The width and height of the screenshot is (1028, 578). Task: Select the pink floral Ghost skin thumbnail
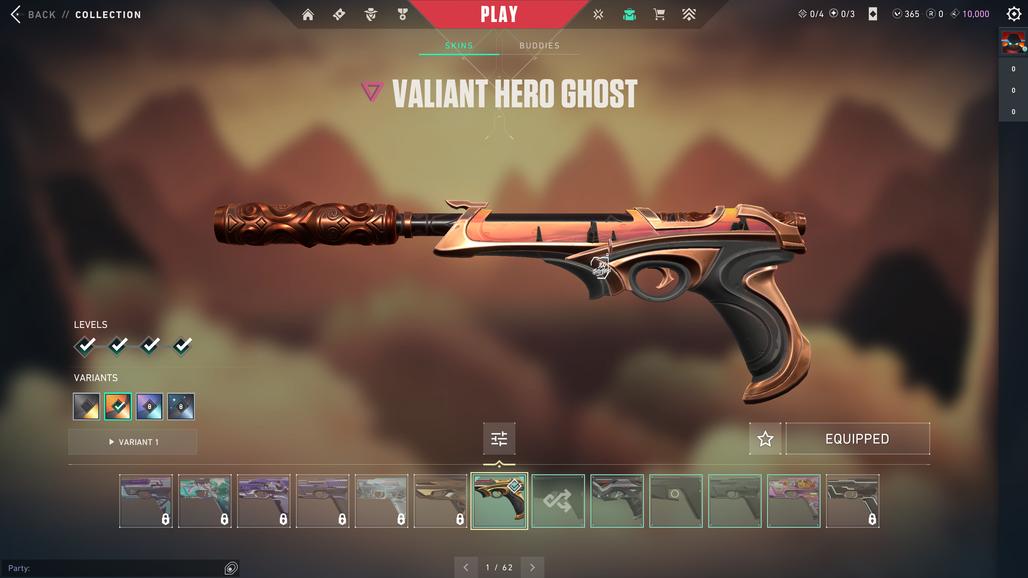tap(793, 501)
